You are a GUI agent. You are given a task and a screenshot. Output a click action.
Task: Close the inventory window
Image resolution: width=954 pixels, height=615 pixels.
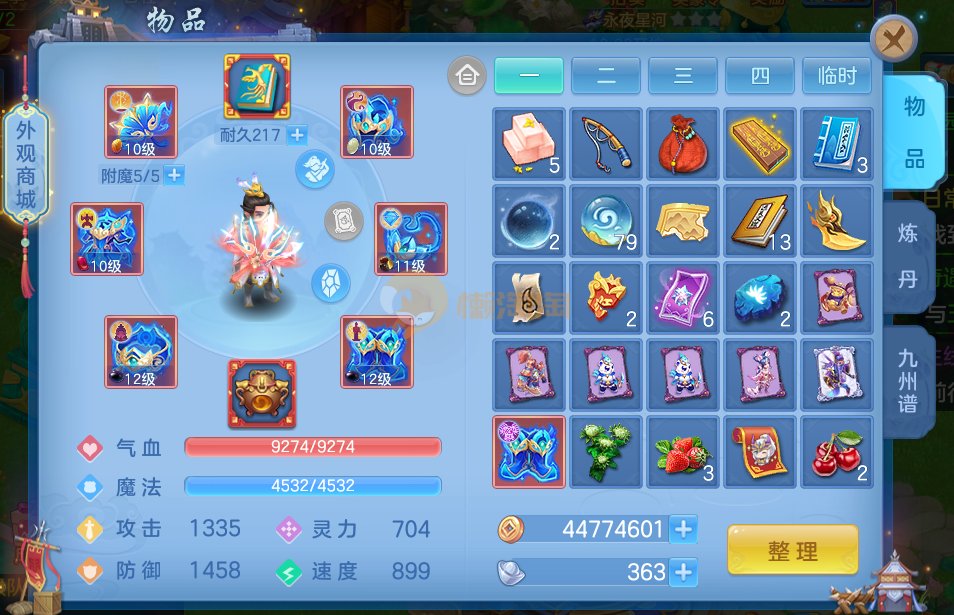[893, 41]
